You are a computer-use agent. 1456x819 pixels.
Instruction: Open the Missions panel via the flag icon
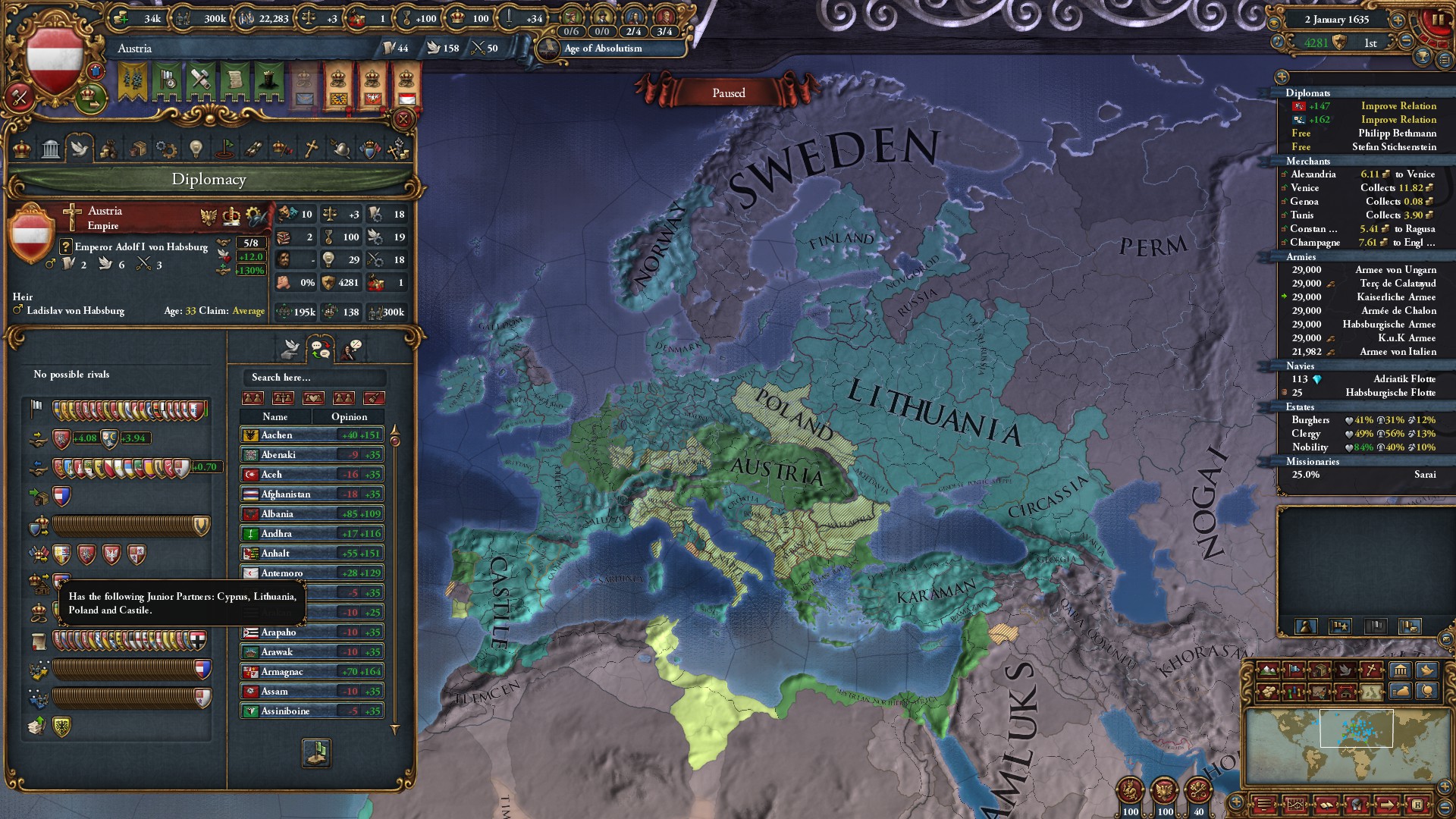coord(224,149)
